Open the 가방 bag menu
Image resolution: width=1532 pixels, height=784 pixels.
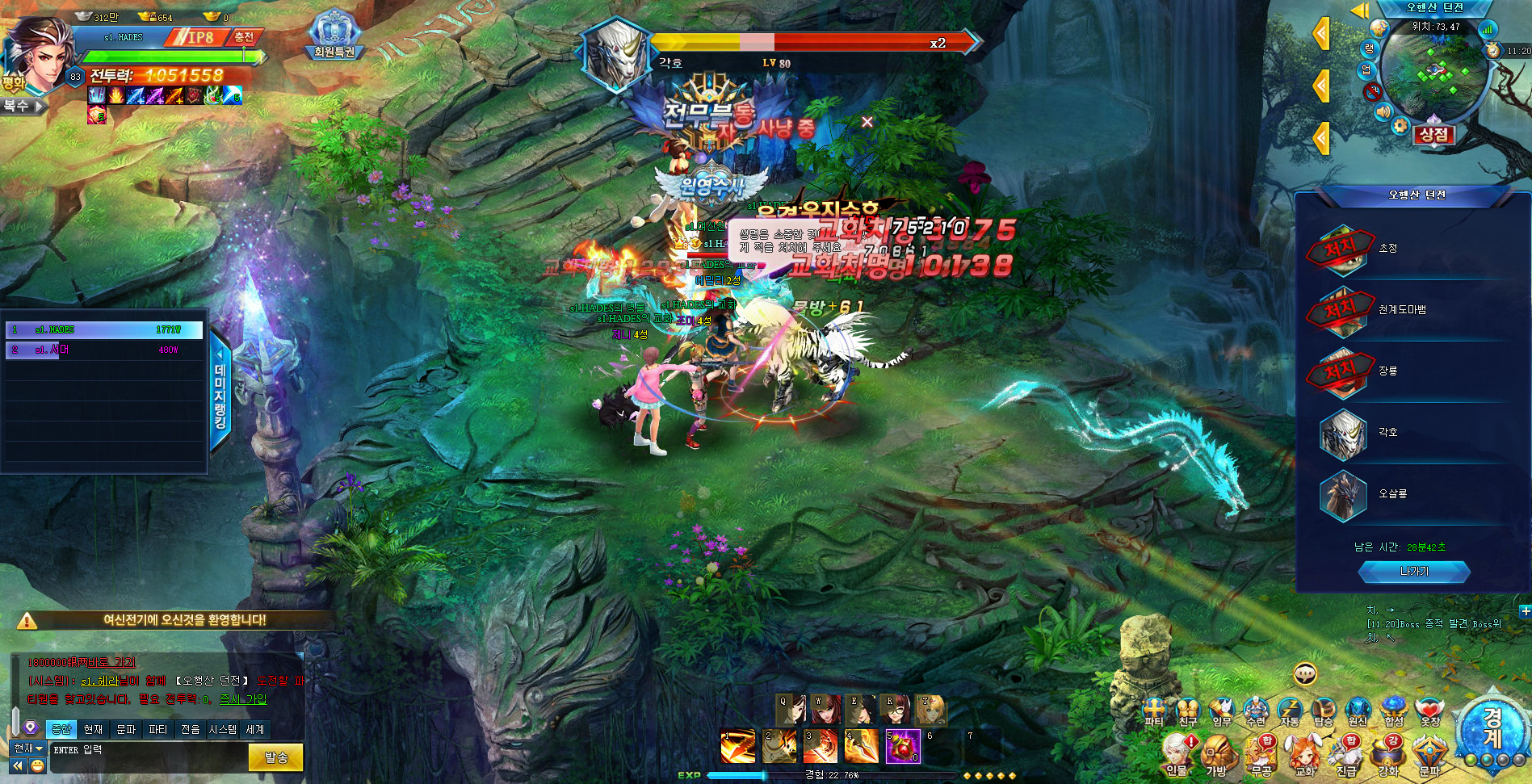point(1216,756)
